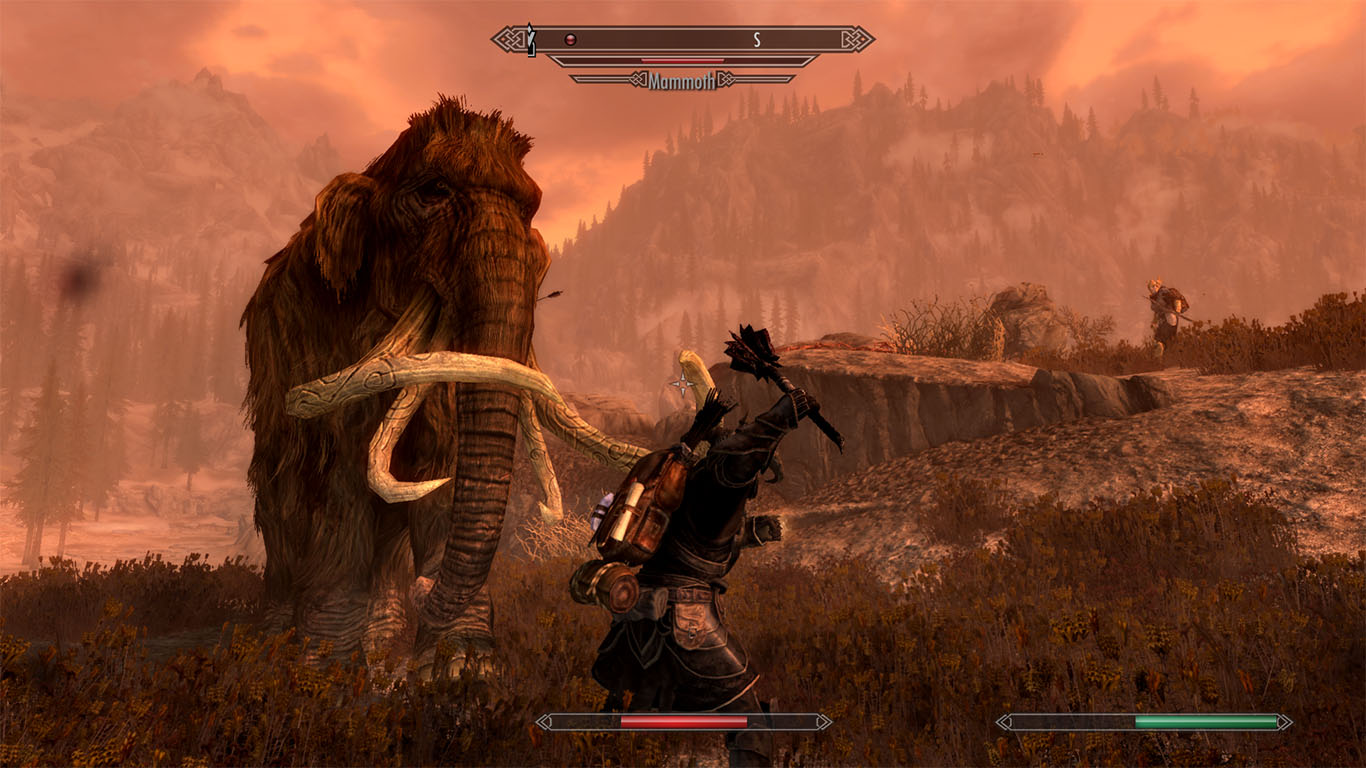
Task: Click the weapon marker at the compass left edge
Action: tap(530, 38)
